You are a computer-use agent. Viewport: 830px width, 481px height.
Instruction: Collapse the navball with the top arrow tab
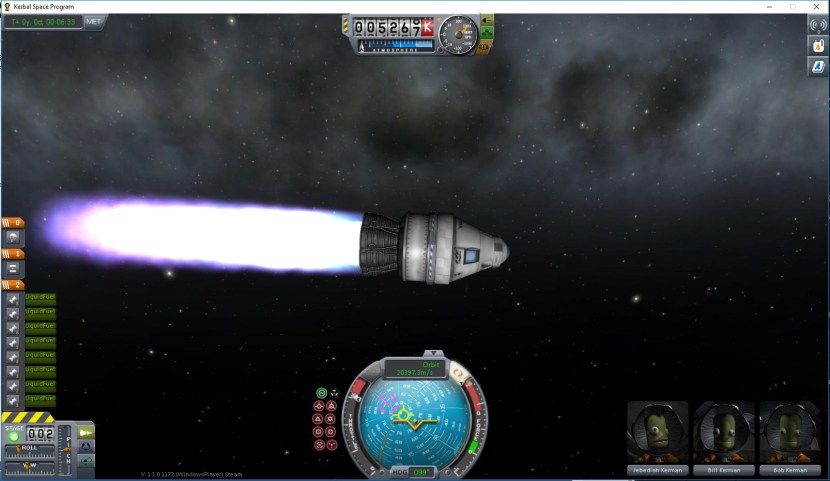click(x=433, y=353)
